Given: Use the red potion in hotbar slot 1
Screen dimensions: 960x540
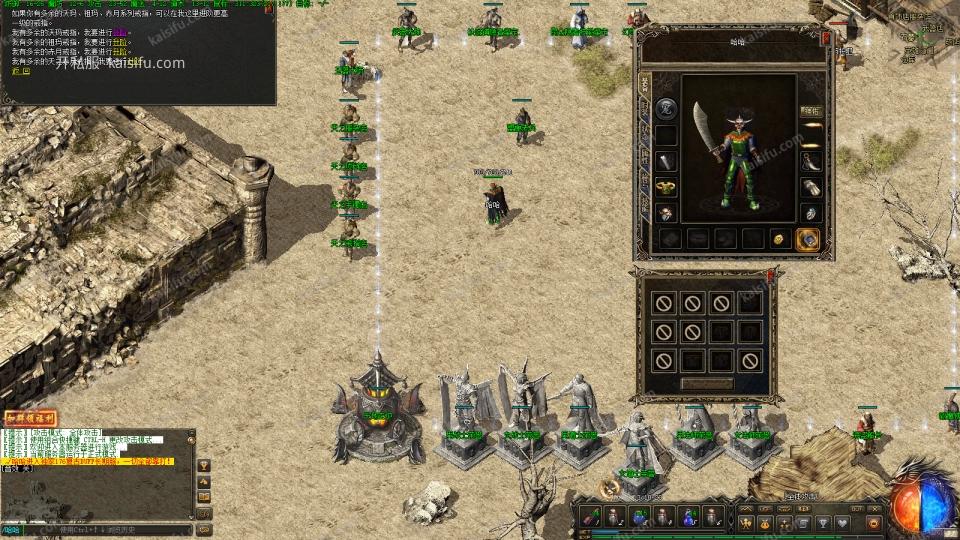Looking at the screenshot, I should 592,516.
